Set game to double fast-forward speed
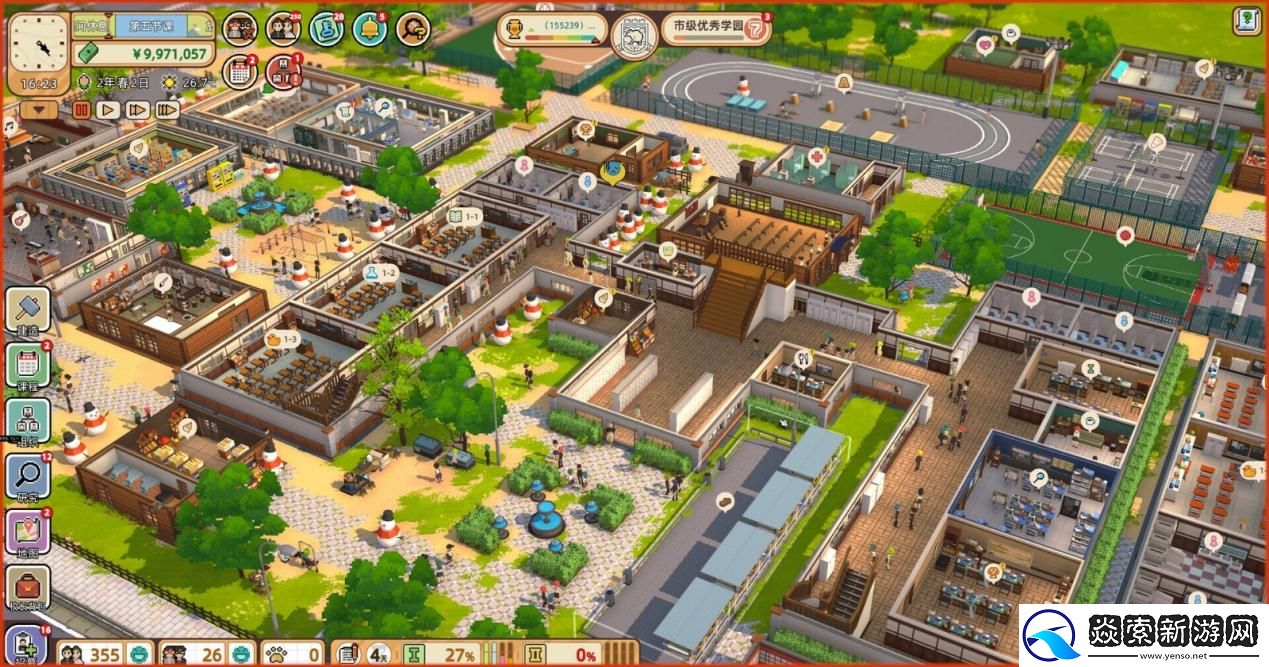Screen dimensions: 1269x667 tap(137, 109)
